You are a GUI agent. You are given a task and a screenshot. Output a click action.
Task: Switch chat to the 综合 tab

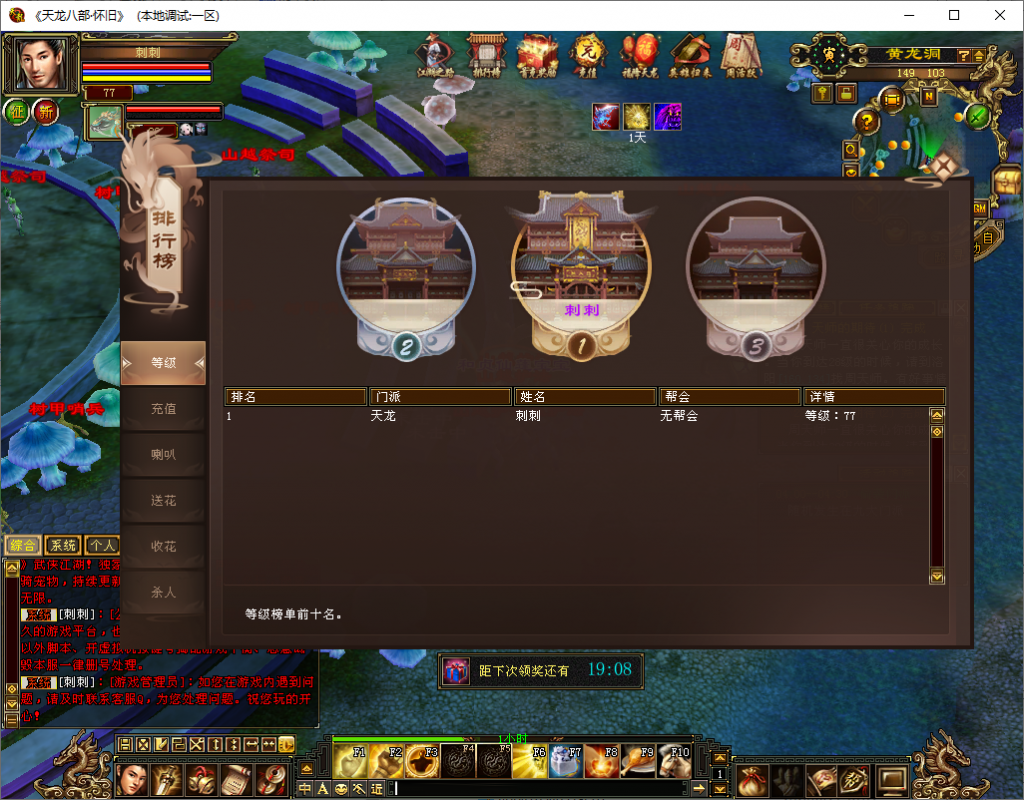coord(22,545)
